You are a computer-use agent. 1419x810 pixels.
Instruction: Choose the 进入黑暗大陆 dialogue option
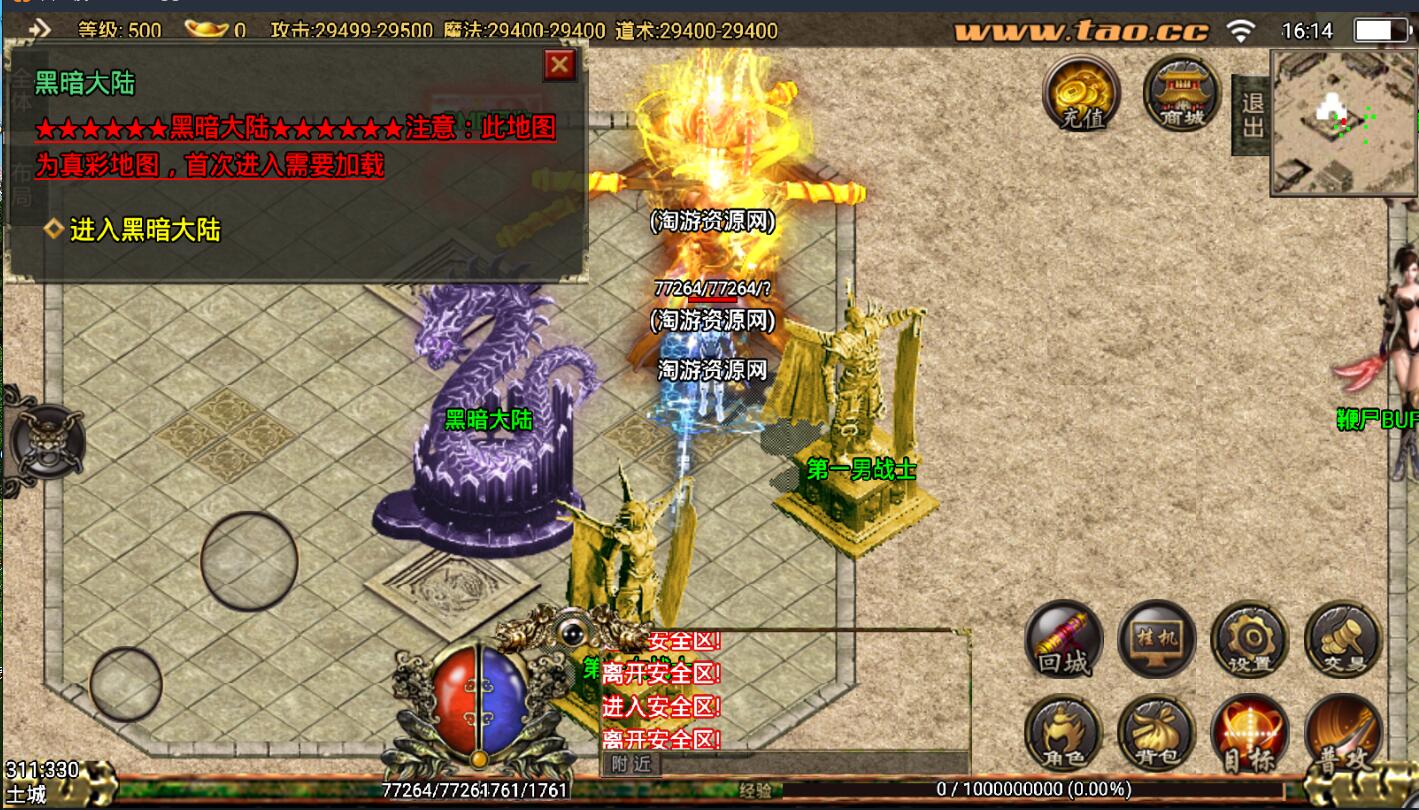pos(144,230)
